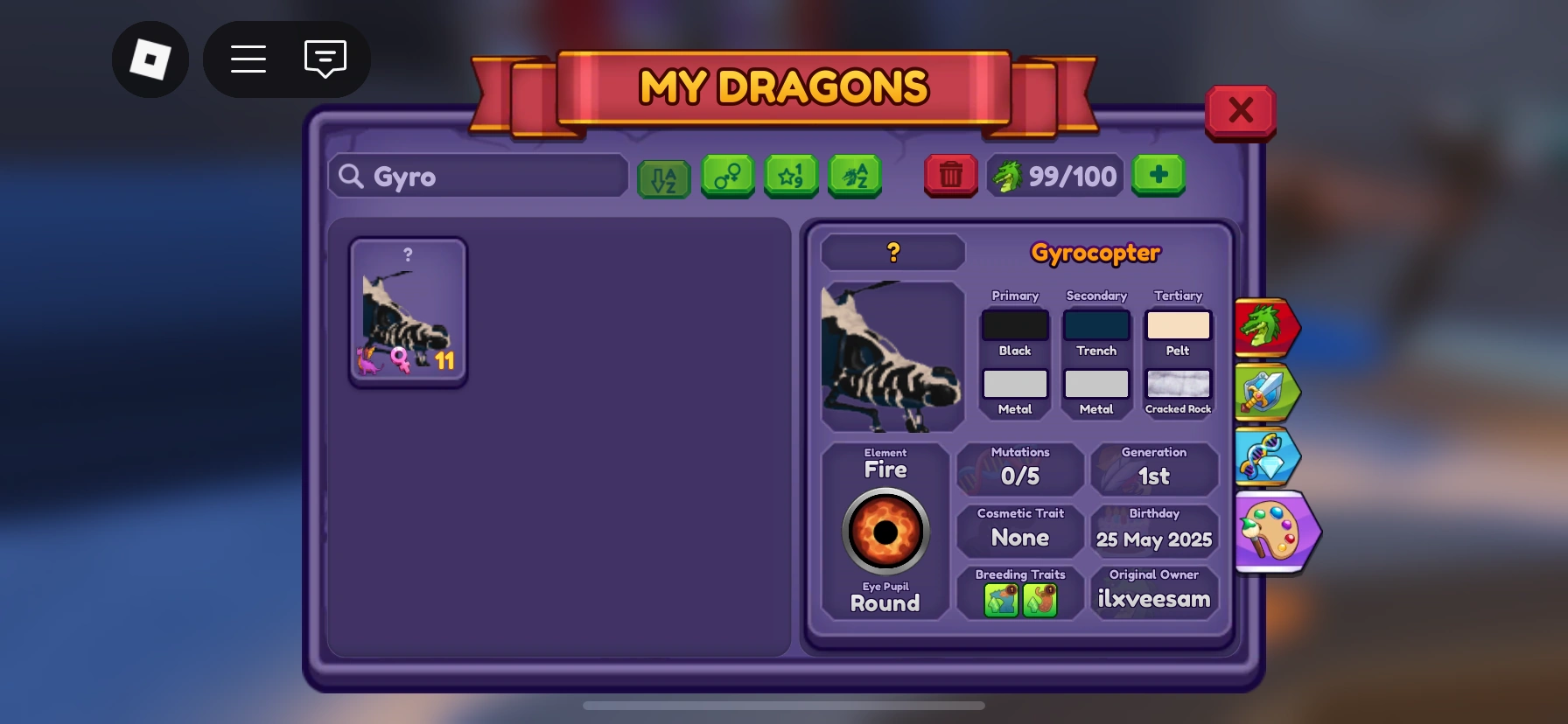Select the alphabetical sort icon
The image size is (1568, 724).
[664, 176]
